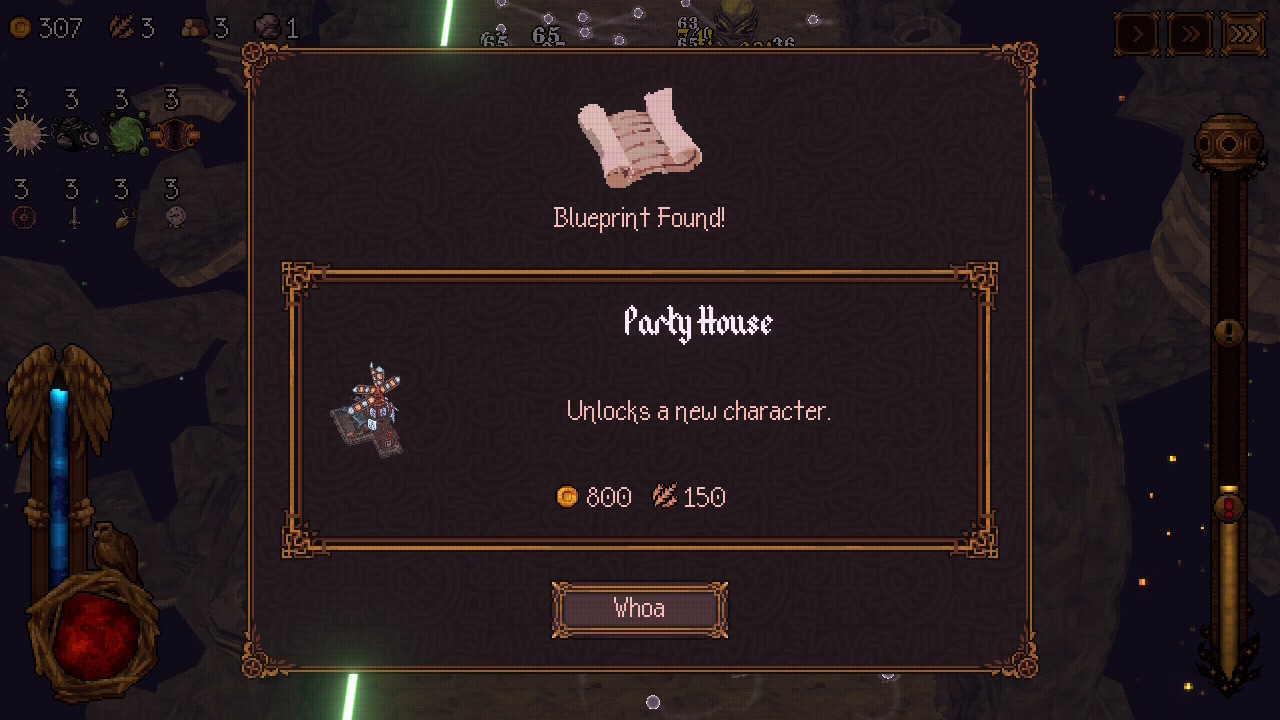Image resolution: width=1280 pixels, height=720 pixels.
Task: Select the Party House blueprint building image
Action: (x=368, y=410)
